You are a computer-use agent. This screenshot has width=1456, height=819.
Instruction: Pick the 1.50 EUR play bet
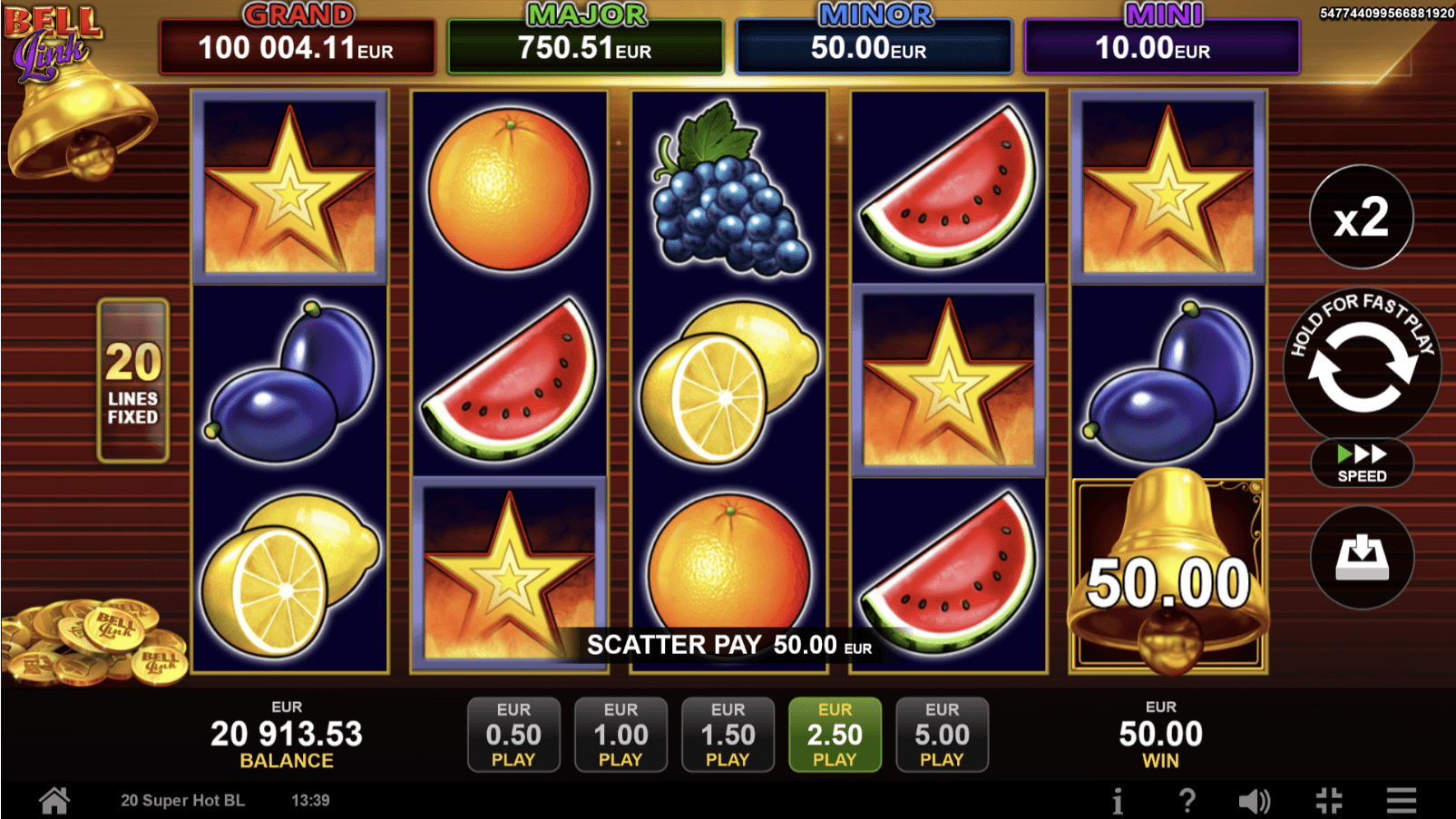pos(728,735)
